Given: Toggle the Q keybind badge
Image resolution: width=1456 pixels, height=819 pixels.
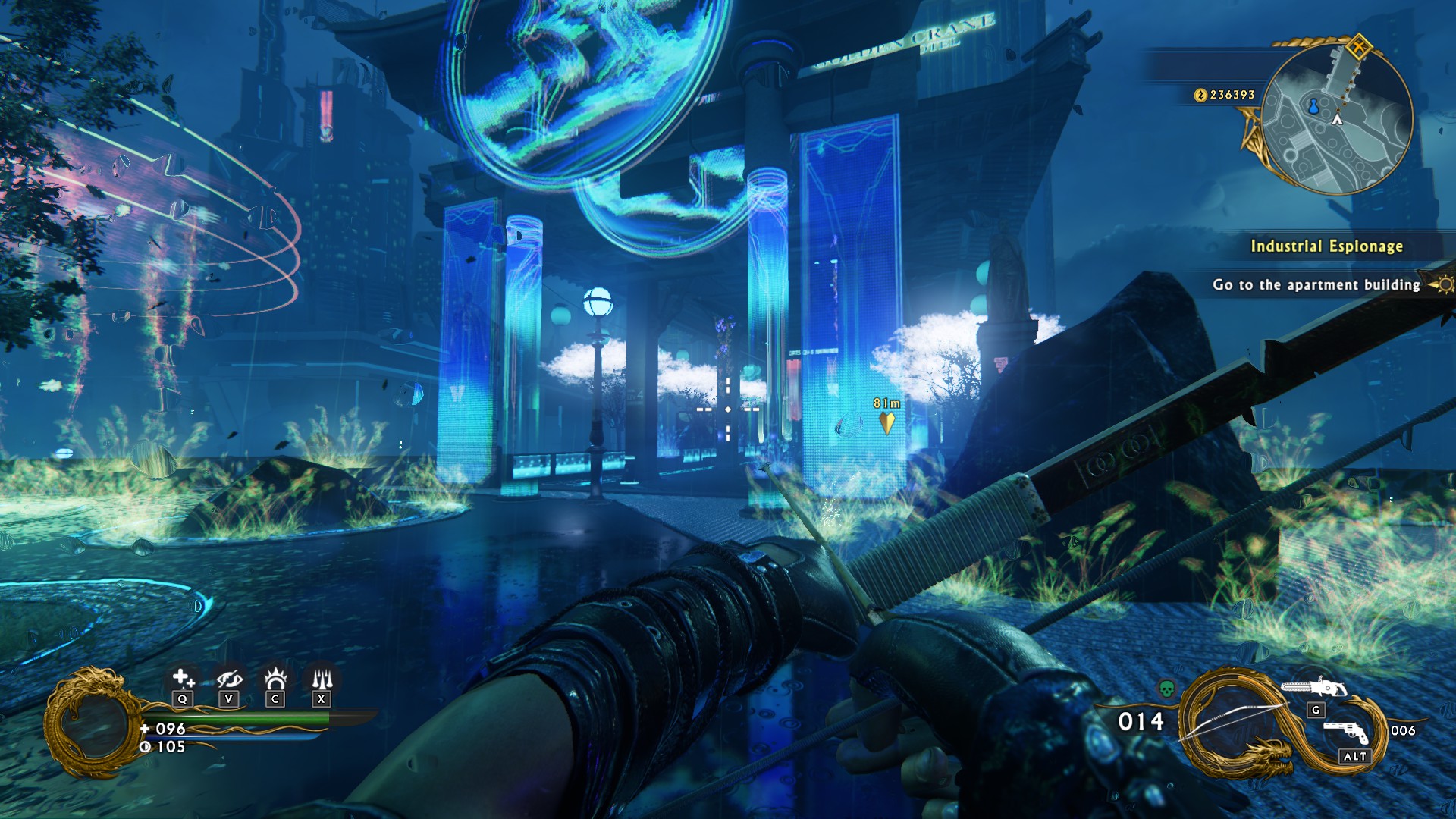Looking at the screenshot, I should point(182,699).
